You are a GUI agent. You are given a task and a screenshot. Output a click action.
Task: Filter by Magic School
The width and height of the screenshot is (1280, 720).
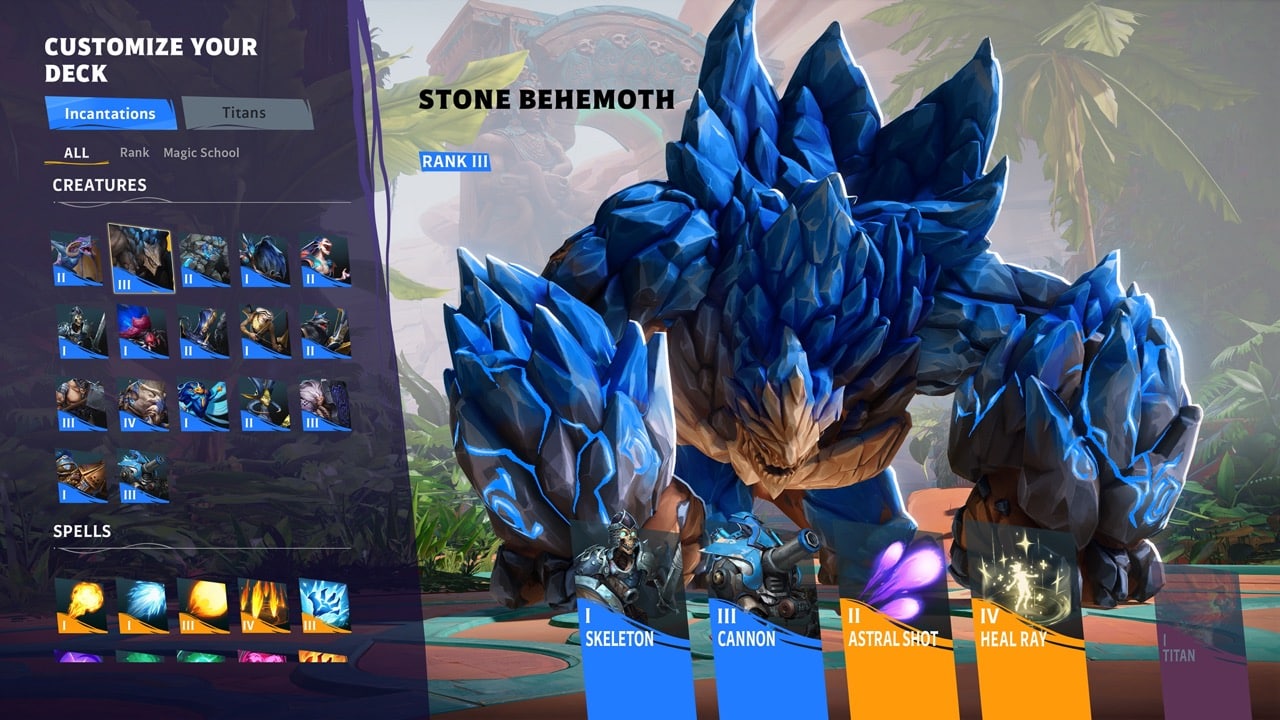201,153
